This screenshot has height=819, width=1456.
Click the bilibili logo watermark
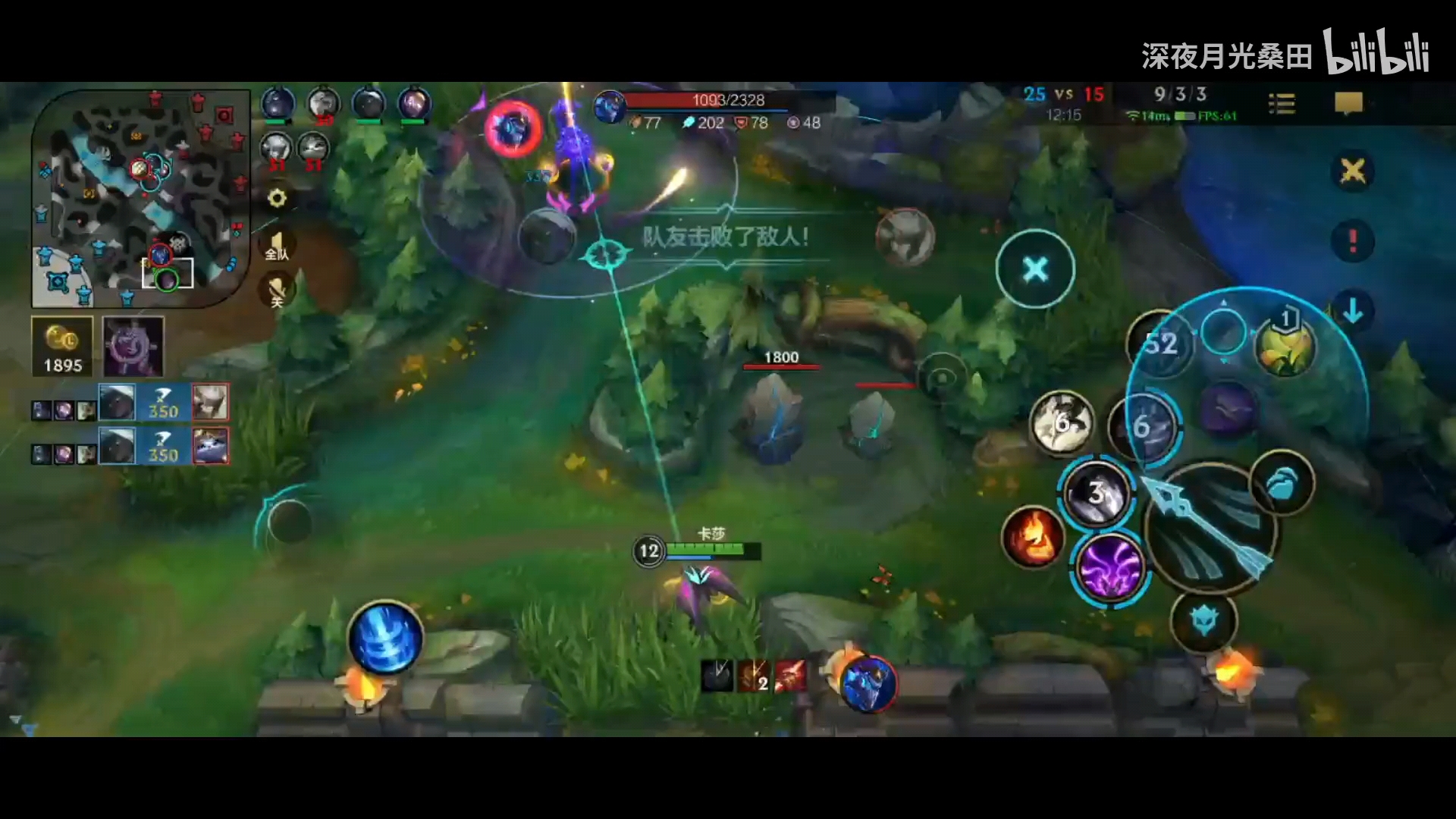point(1376,52)
